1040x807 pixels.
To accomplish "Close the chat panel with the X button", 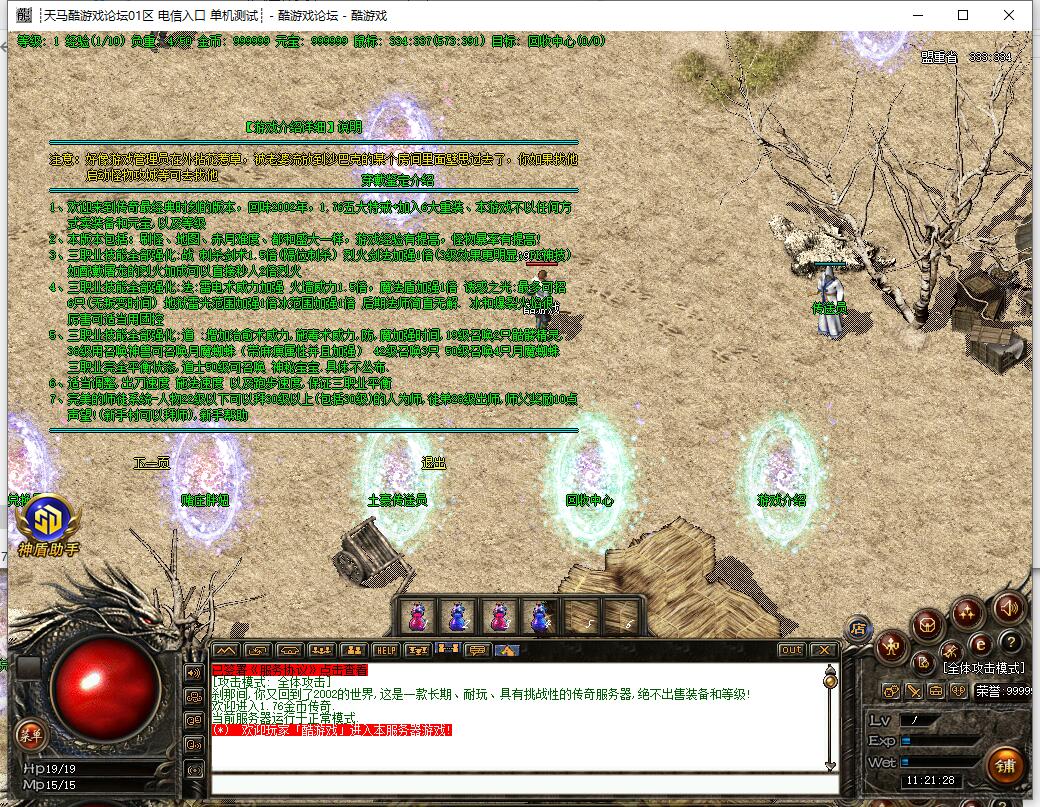I will [823, 650].
